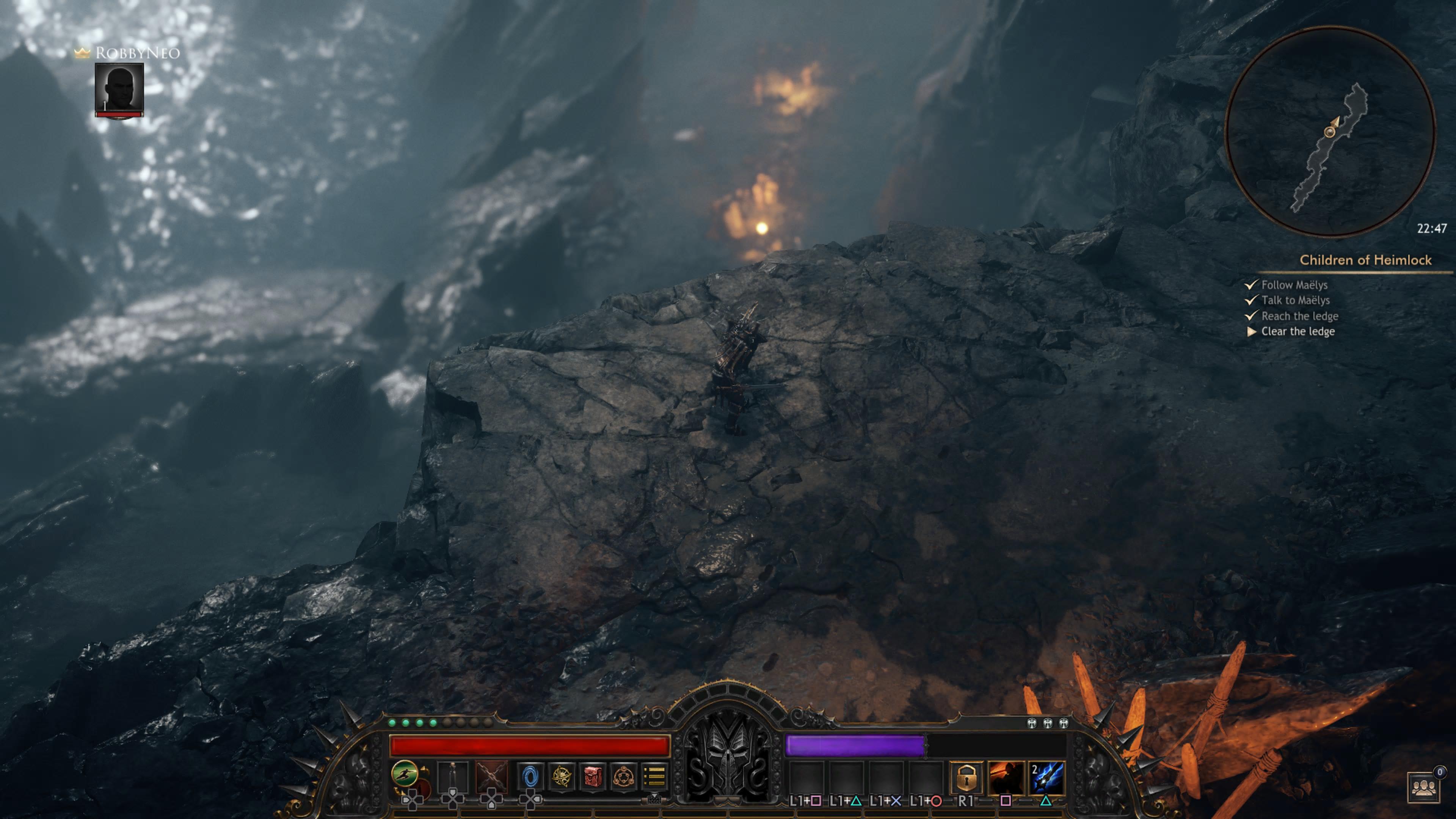1456x819 pixels.
Task: Open the red backpack inventory
Action: [592, 777]
